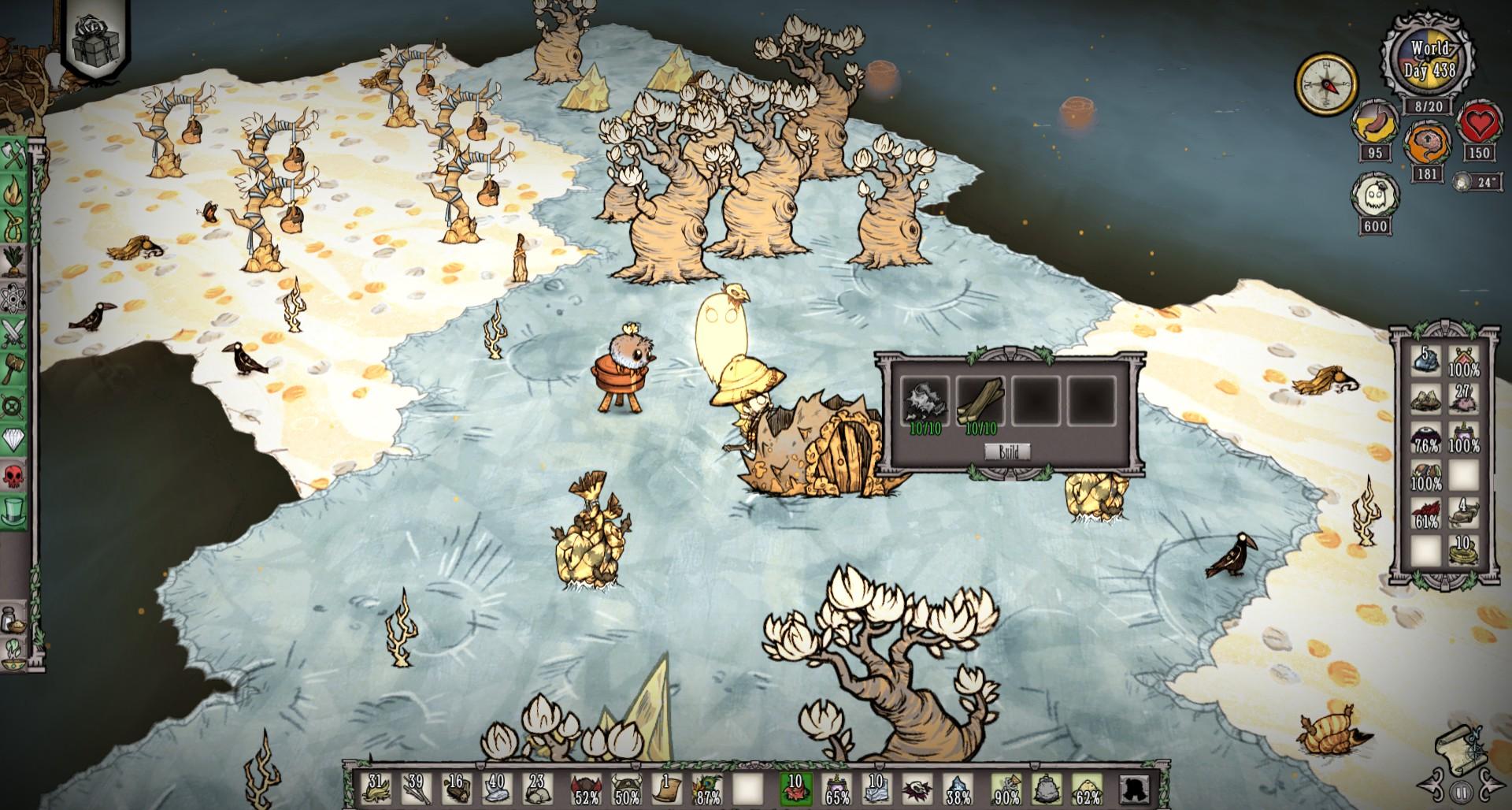Switch to the Magic tab with red skull
This screenshot has width=1512, height=810.
click(x=14, y=476)
